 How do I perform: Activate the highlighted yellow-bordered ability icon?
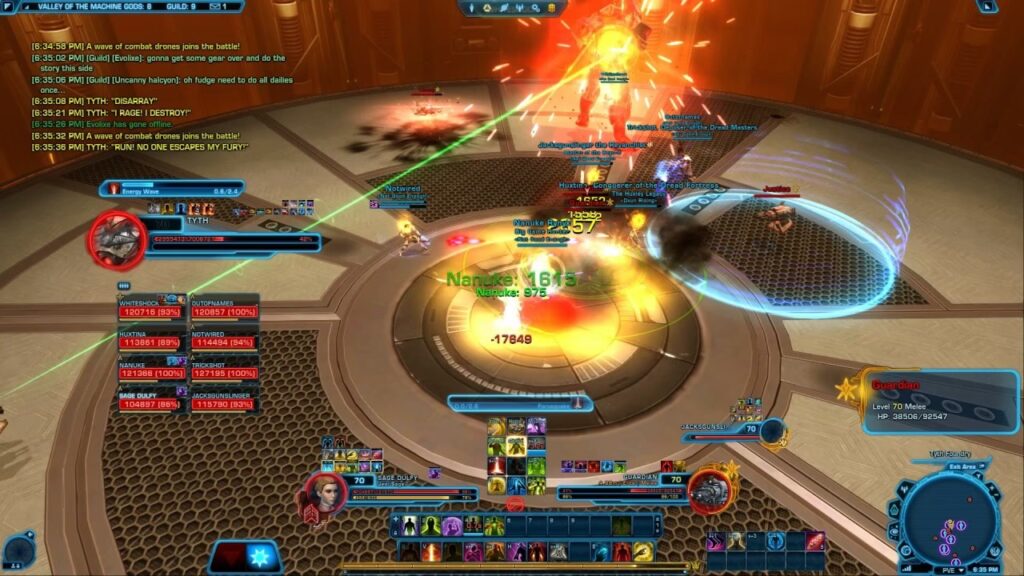click(x=516, y=445)
